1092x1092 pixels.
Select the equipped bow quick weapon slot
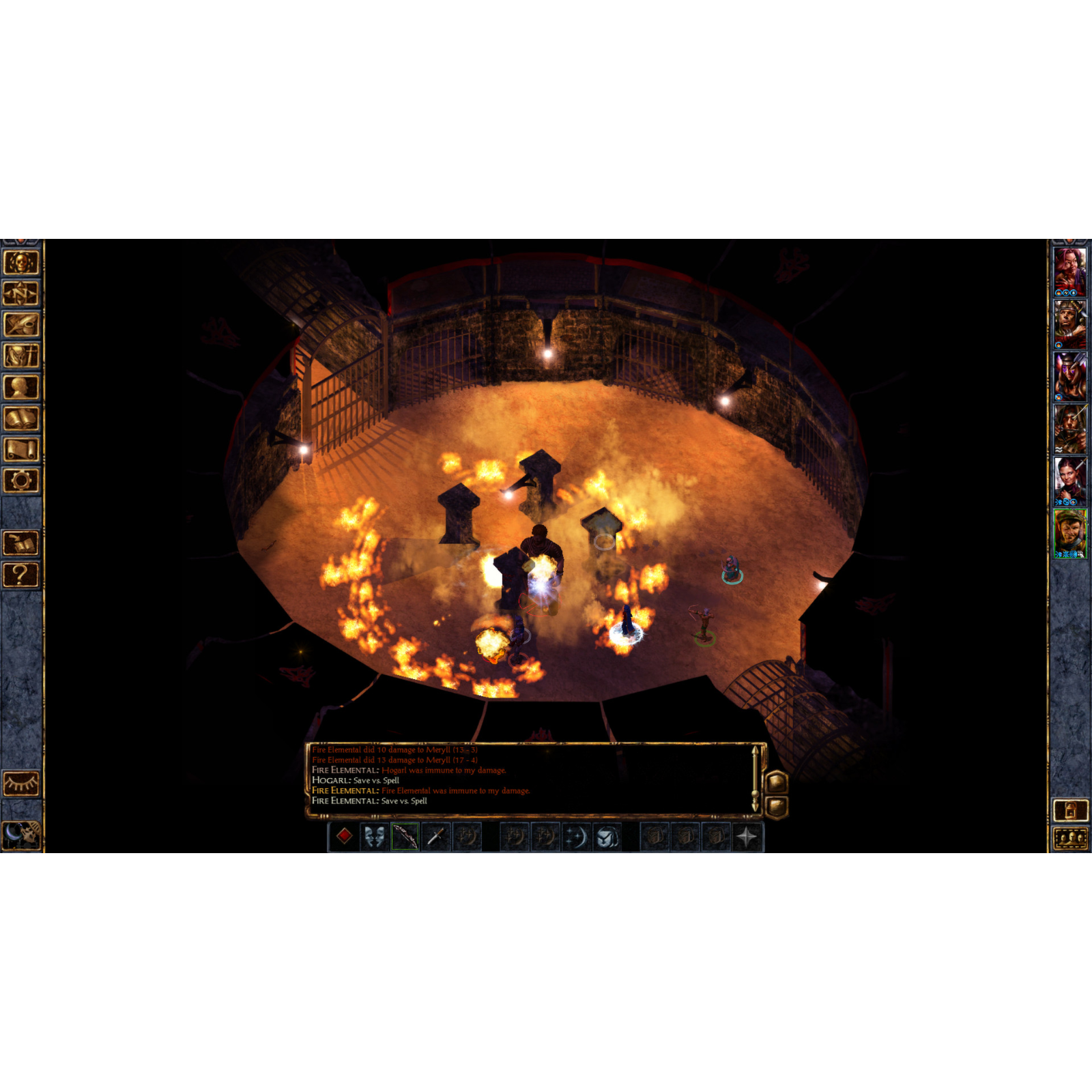pyautogui.click(x=404, y=838)
